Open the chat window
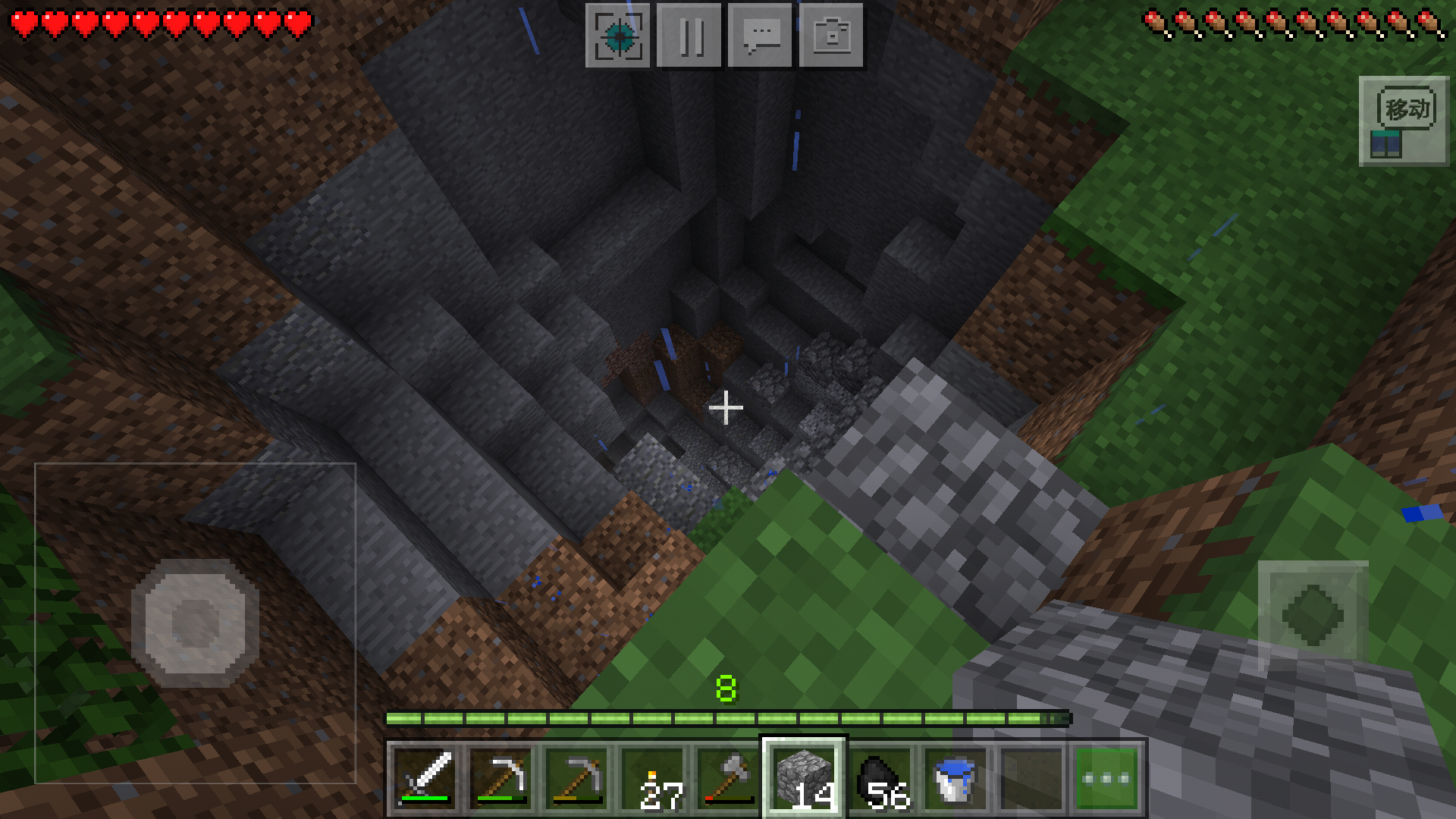This screenshot has height=819, width=1456. [760, 36]
